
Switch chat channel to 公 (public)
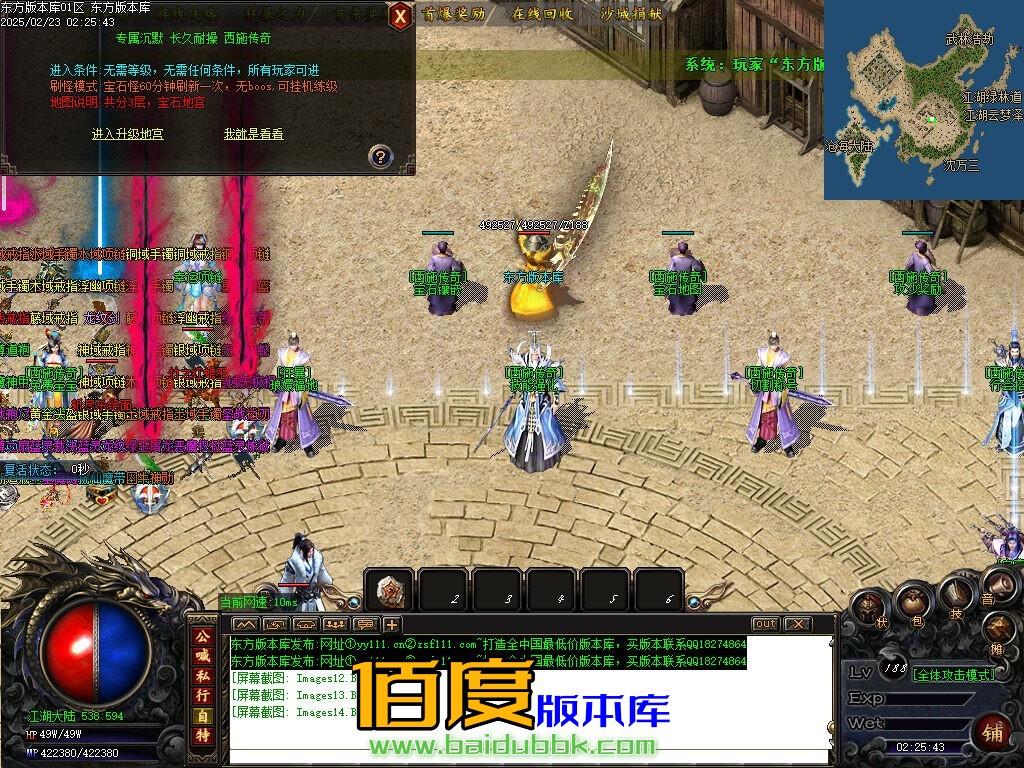(x=203, y=636)
